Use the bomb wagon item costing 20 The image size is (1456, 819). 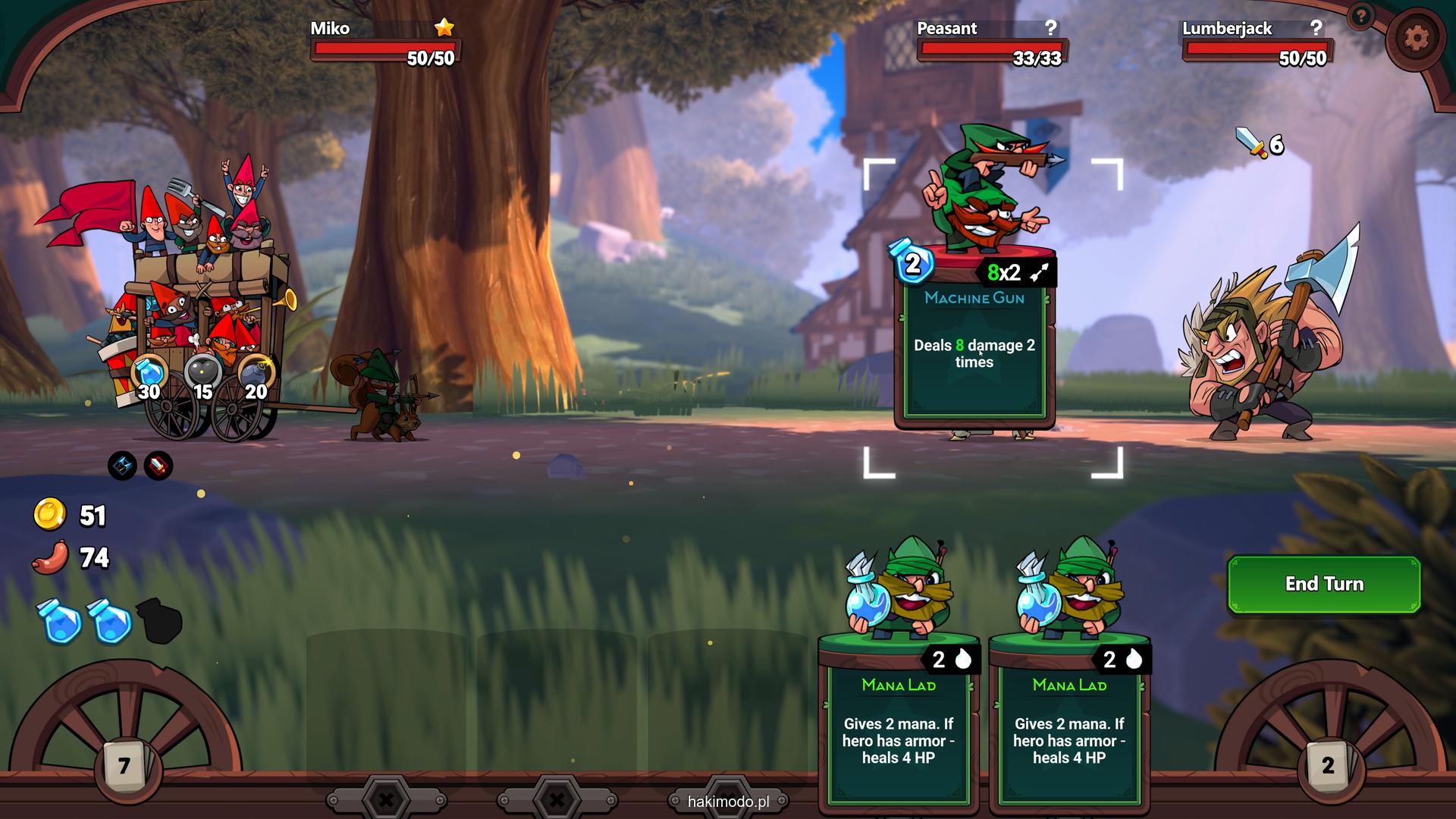[x=256, y=374]
